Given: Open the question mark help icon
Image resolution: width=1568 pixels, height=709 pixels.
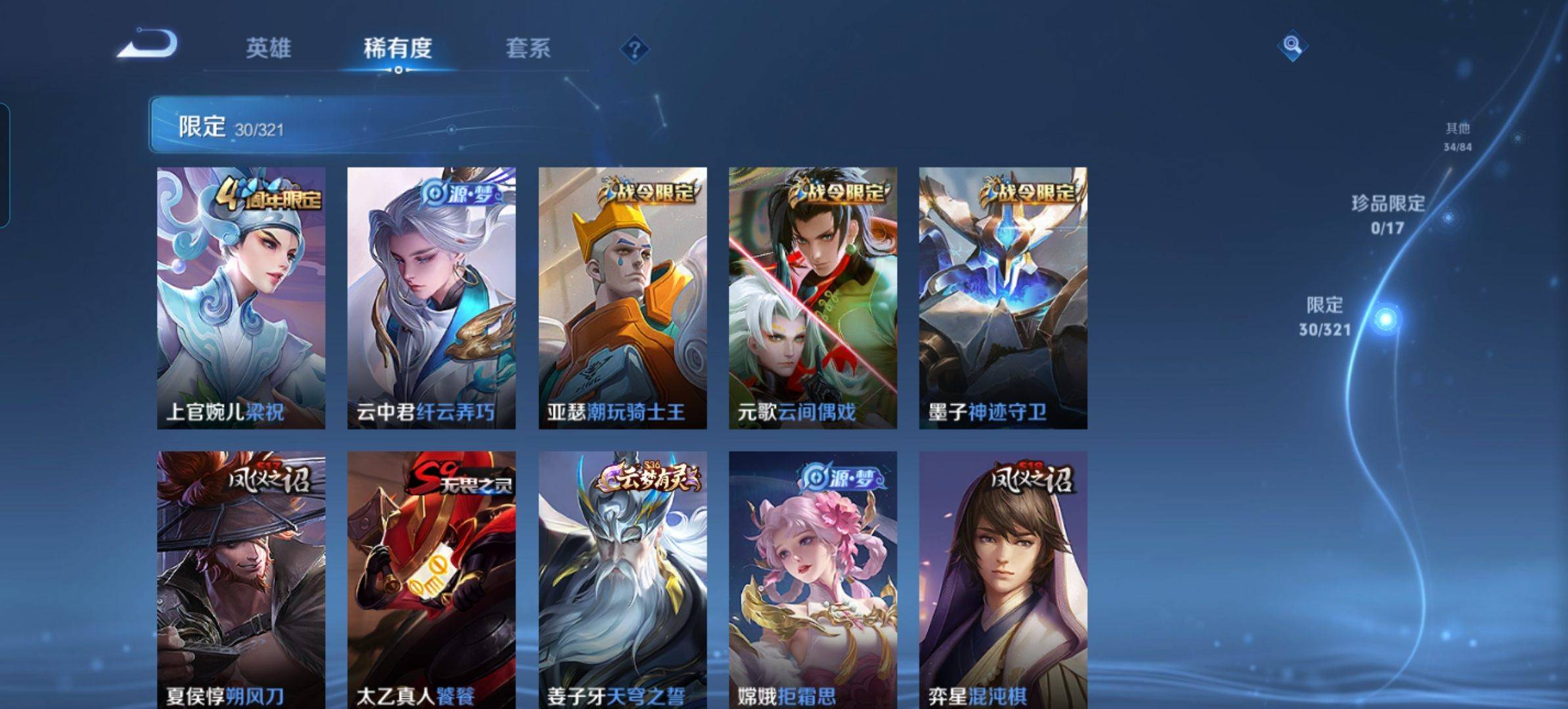Looking at the screenshot, I should 634,49.
